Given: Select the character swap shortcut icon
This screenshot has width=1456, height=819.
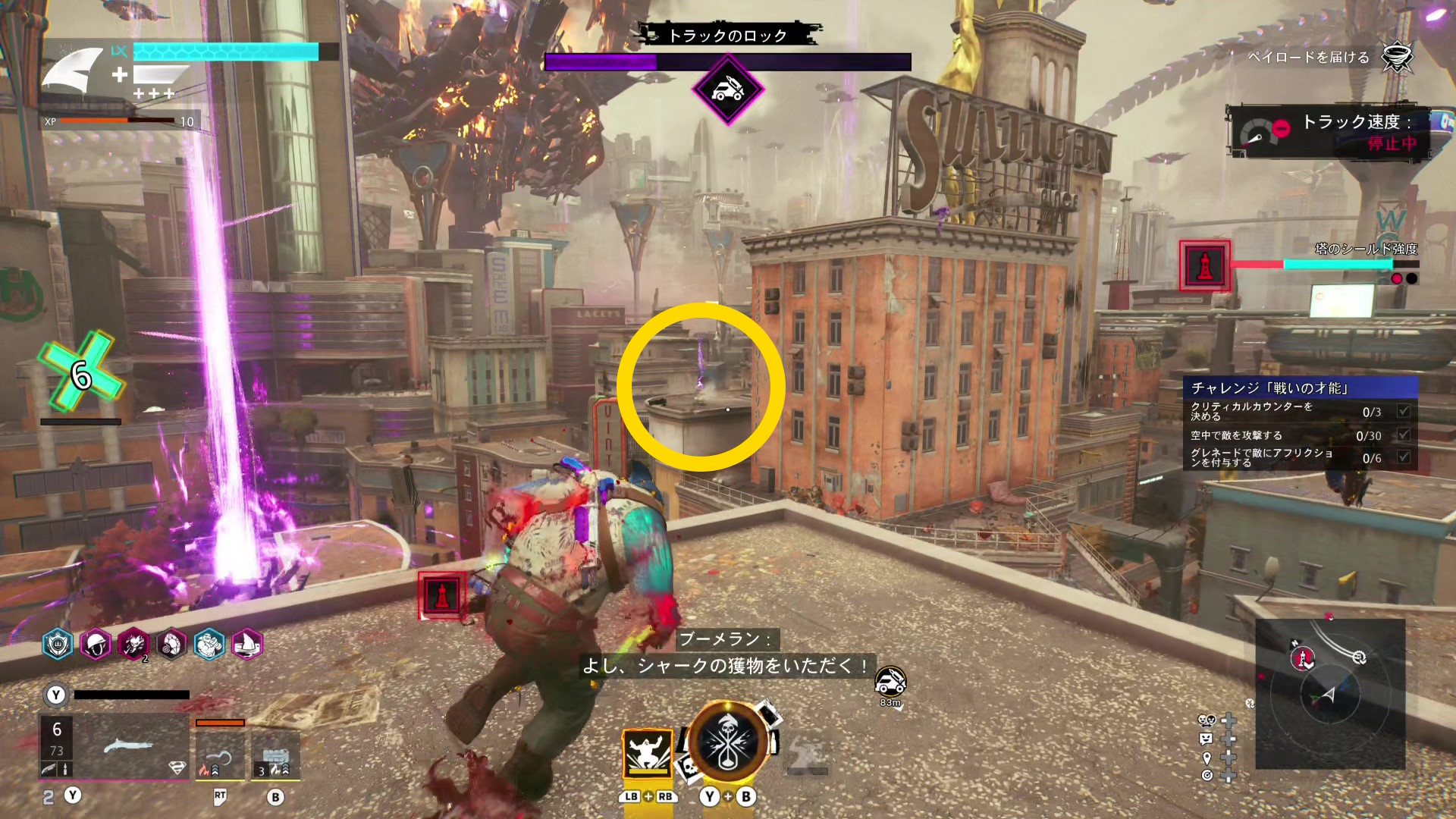Looking at the screenshot, I should tap(1207, 720).
